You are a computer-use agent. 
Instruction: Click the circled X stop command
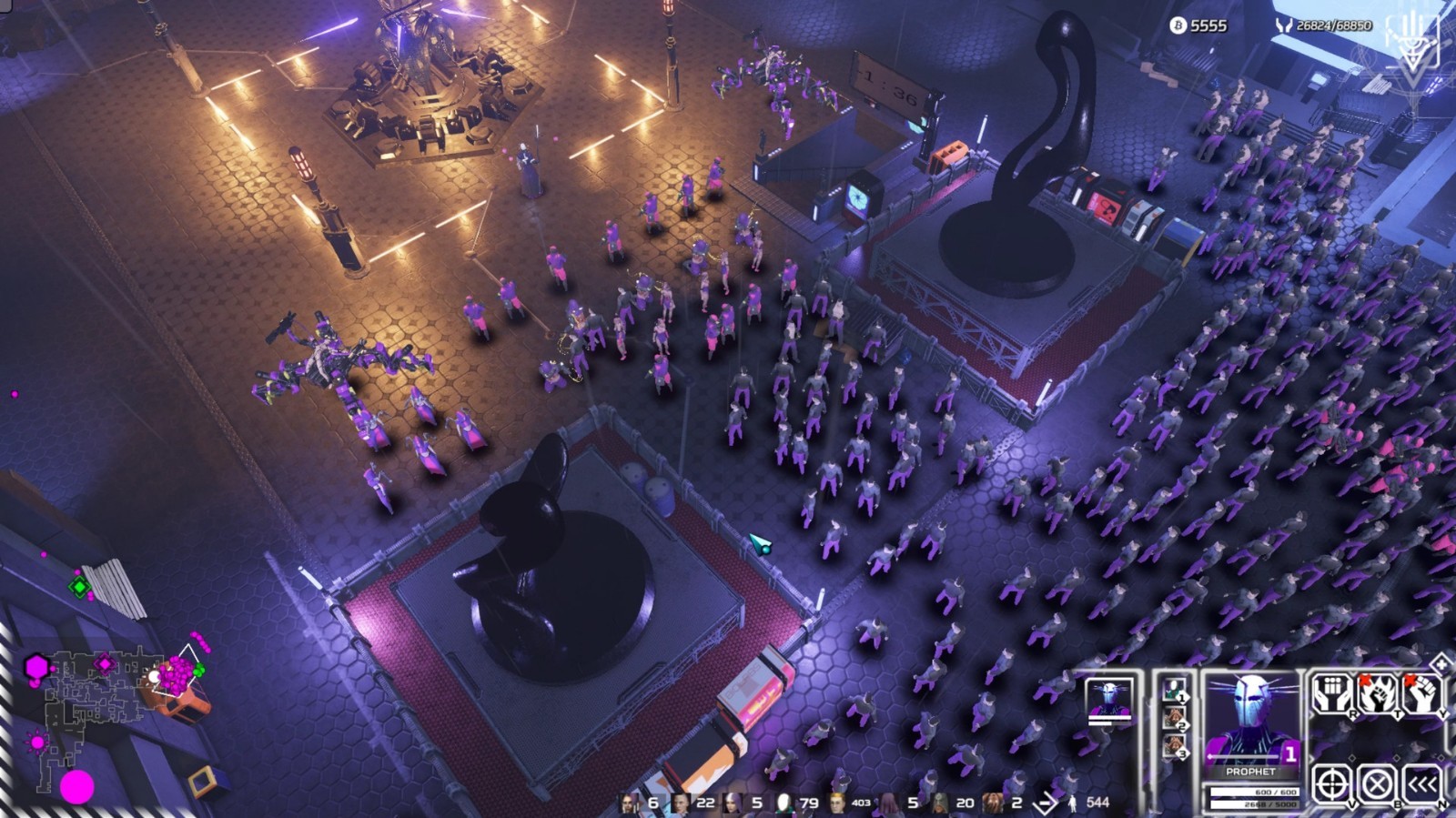click(x=1376, y=783)
